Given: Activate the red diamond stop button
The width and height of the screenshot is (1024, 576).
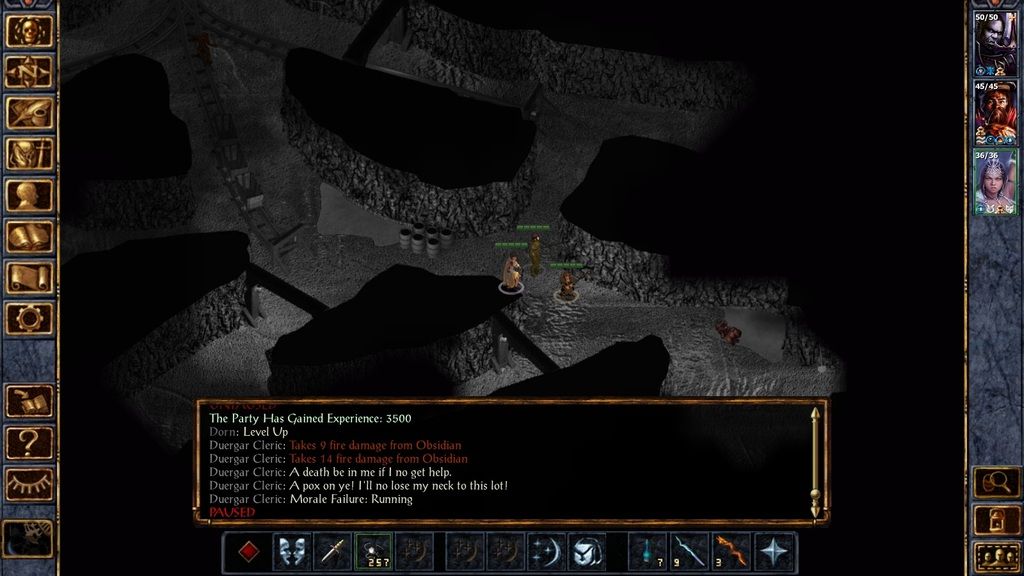Looking at the screenshot, I should [247, 552].
